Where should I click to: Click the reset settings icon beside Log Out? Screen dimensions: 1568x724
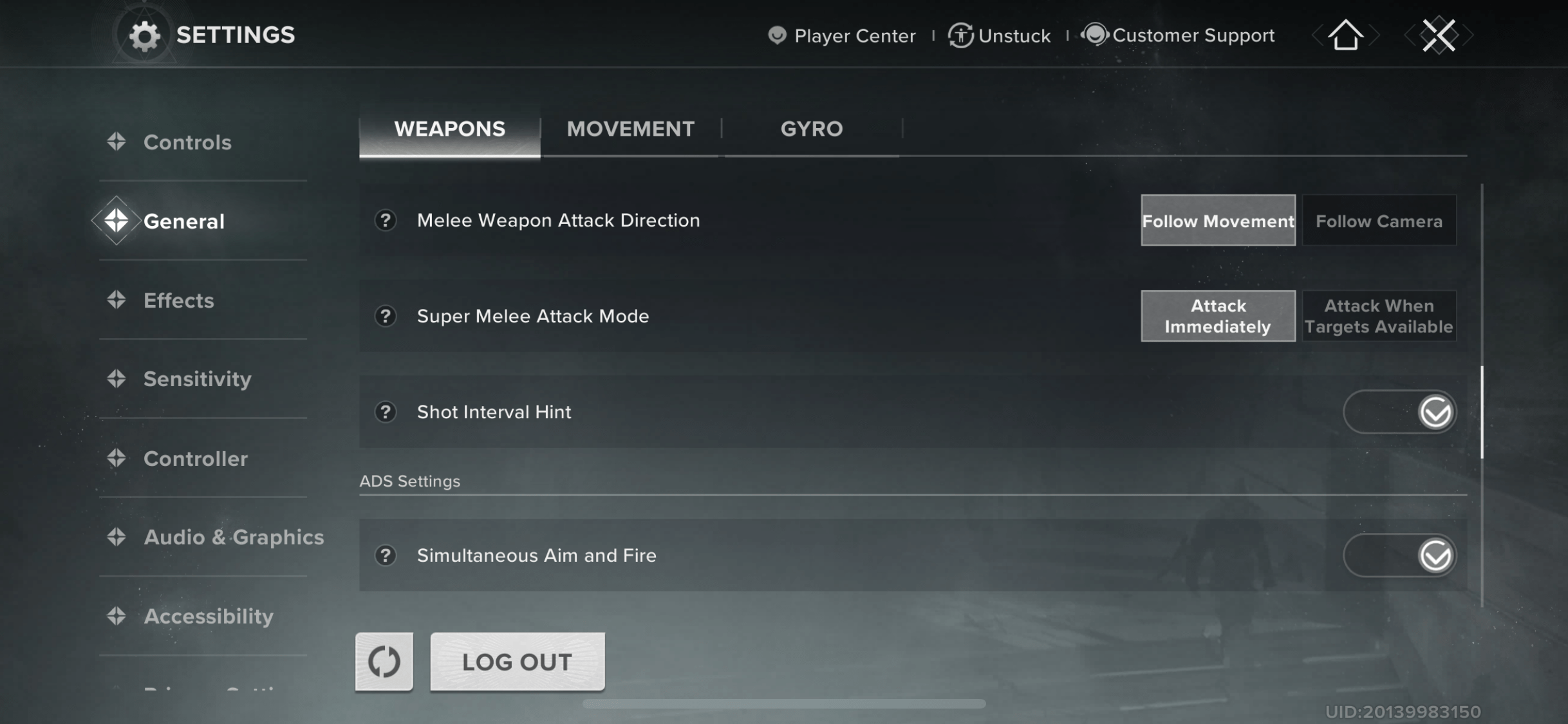[384, 661]
